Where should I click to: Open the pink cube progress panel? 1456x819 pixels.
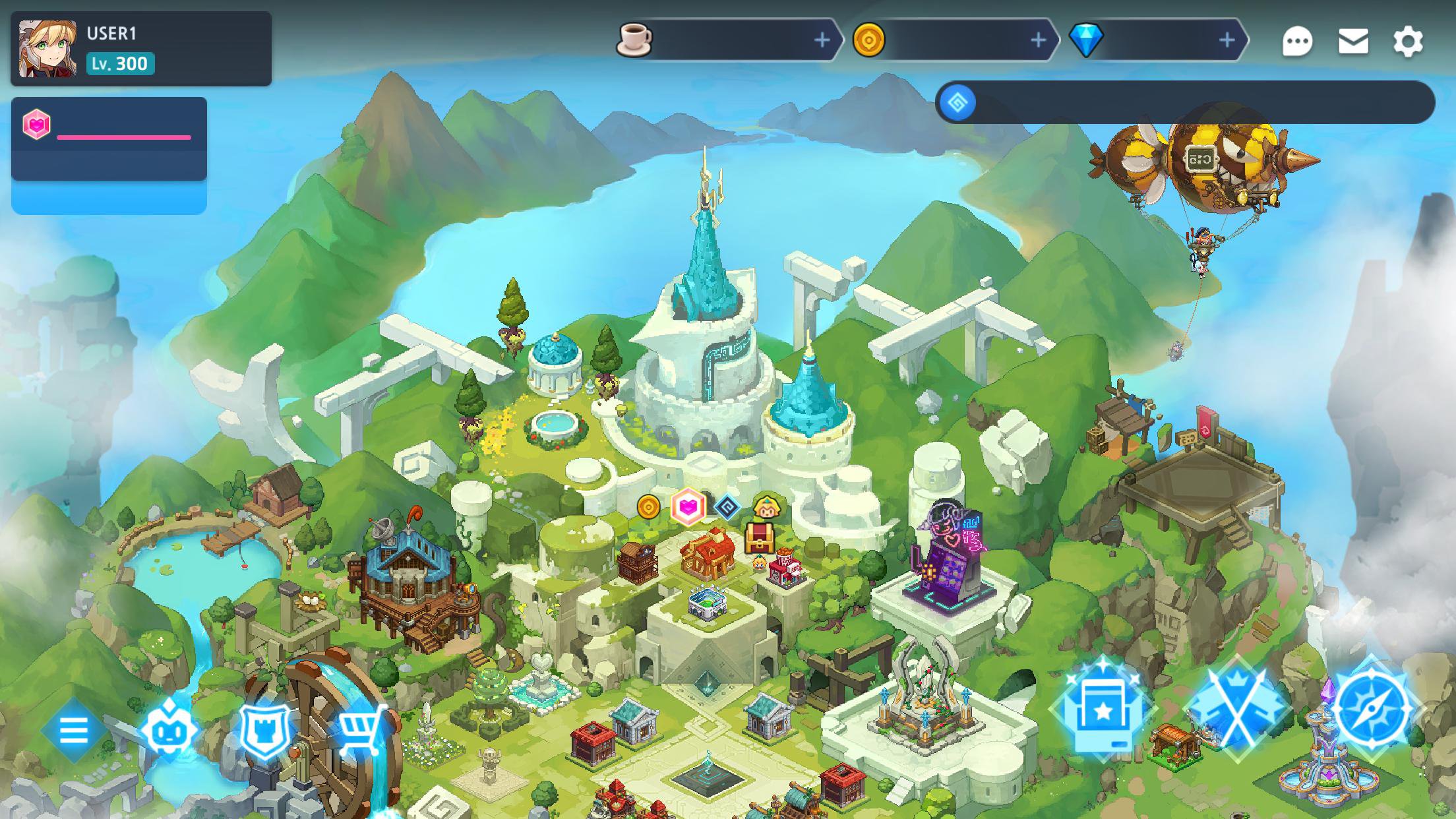pyautogui.click(x=109, y=138)
